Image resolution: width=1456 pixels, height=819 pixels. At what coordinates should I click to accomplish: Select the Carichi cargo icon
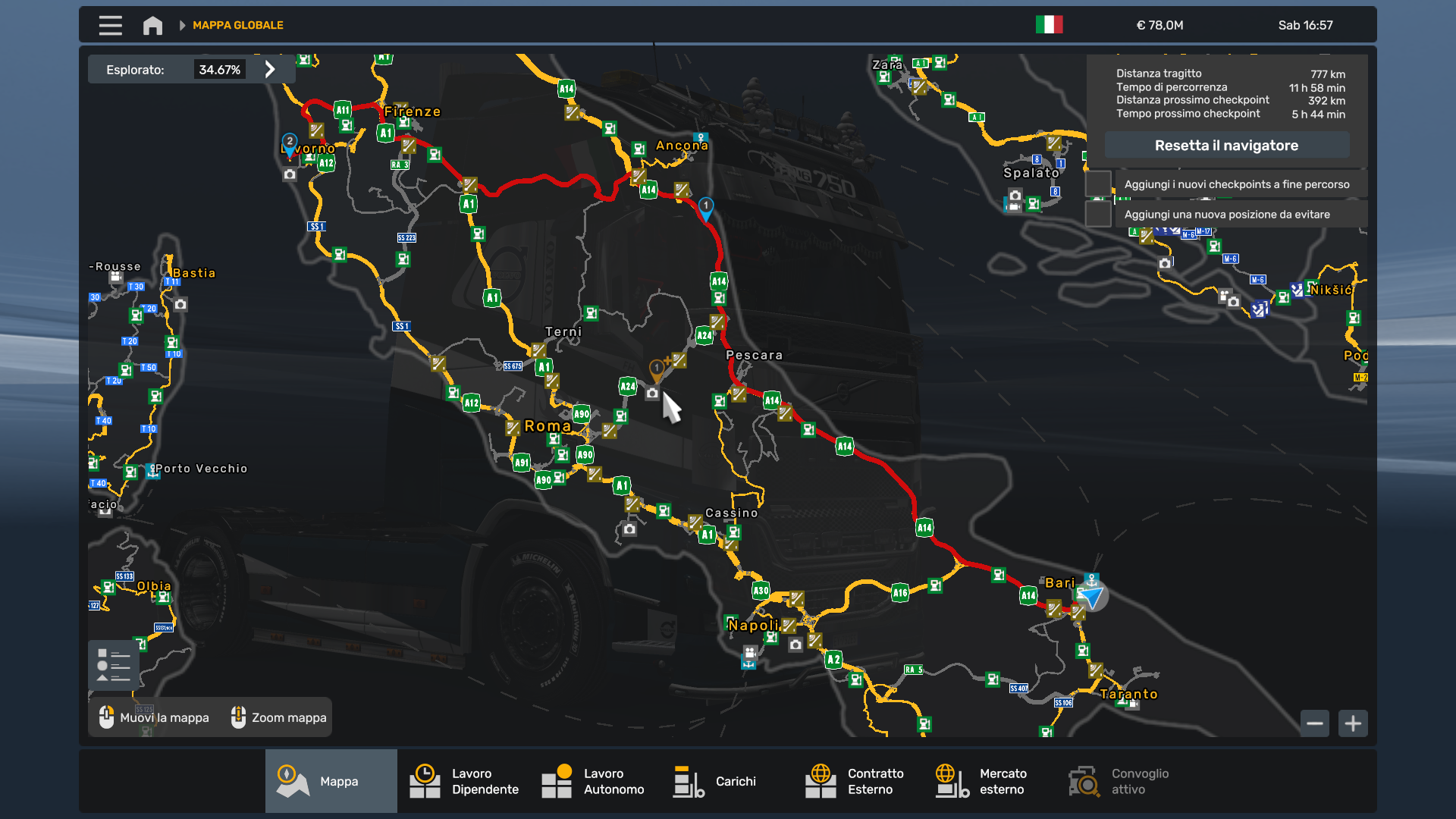[689, 781]
